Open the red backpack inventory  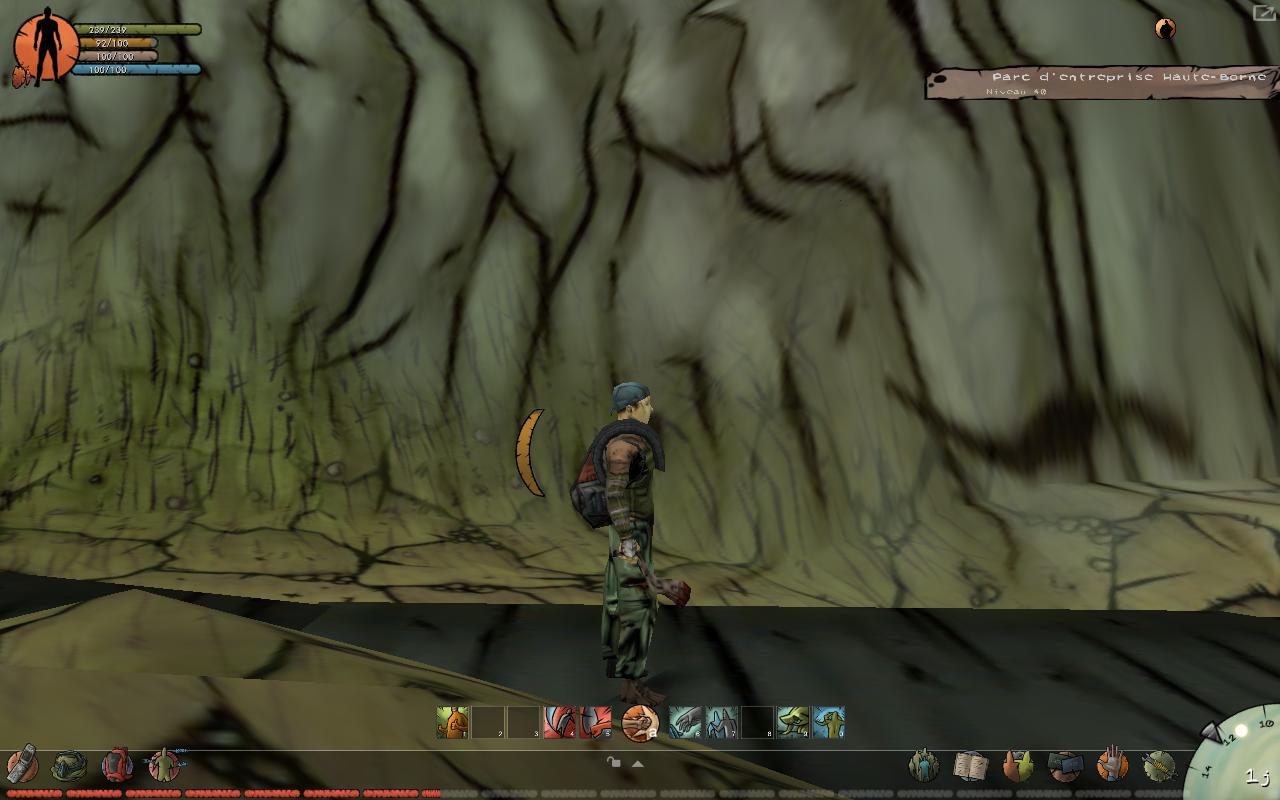click(x=117, y=766)
